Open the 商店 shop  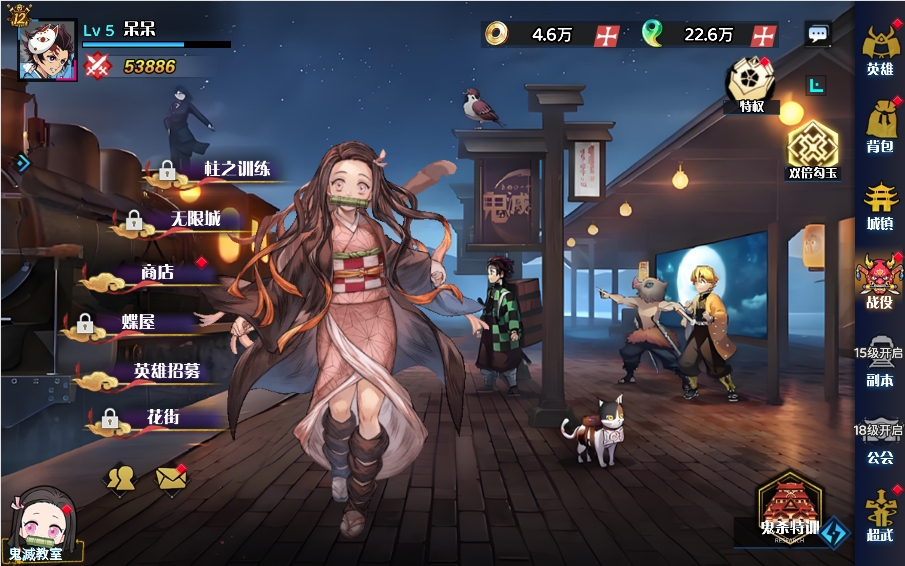click(x=160, y=273)
